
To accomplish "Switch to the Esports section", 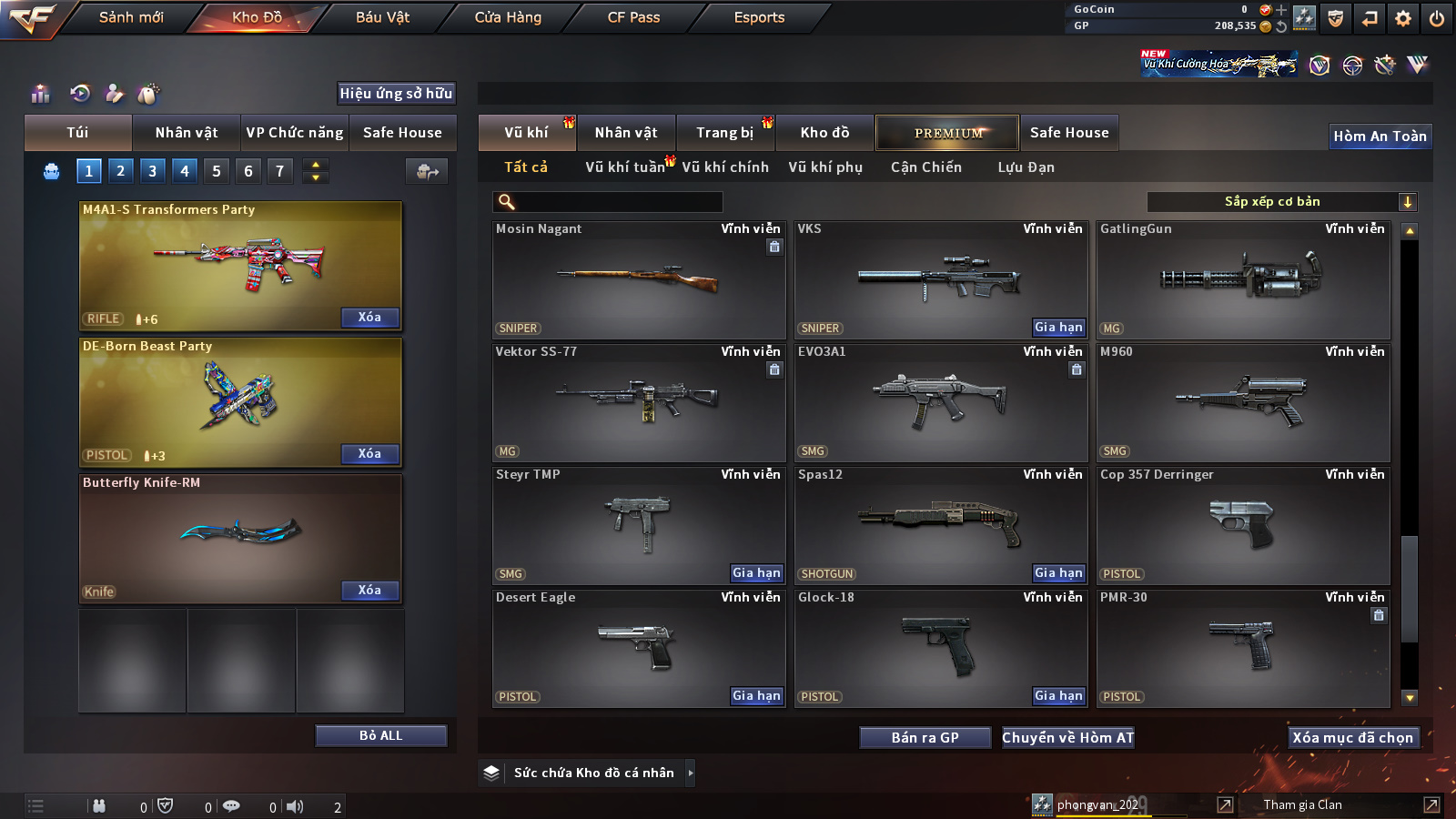I will pyautogui.click(x=759, y=17).
